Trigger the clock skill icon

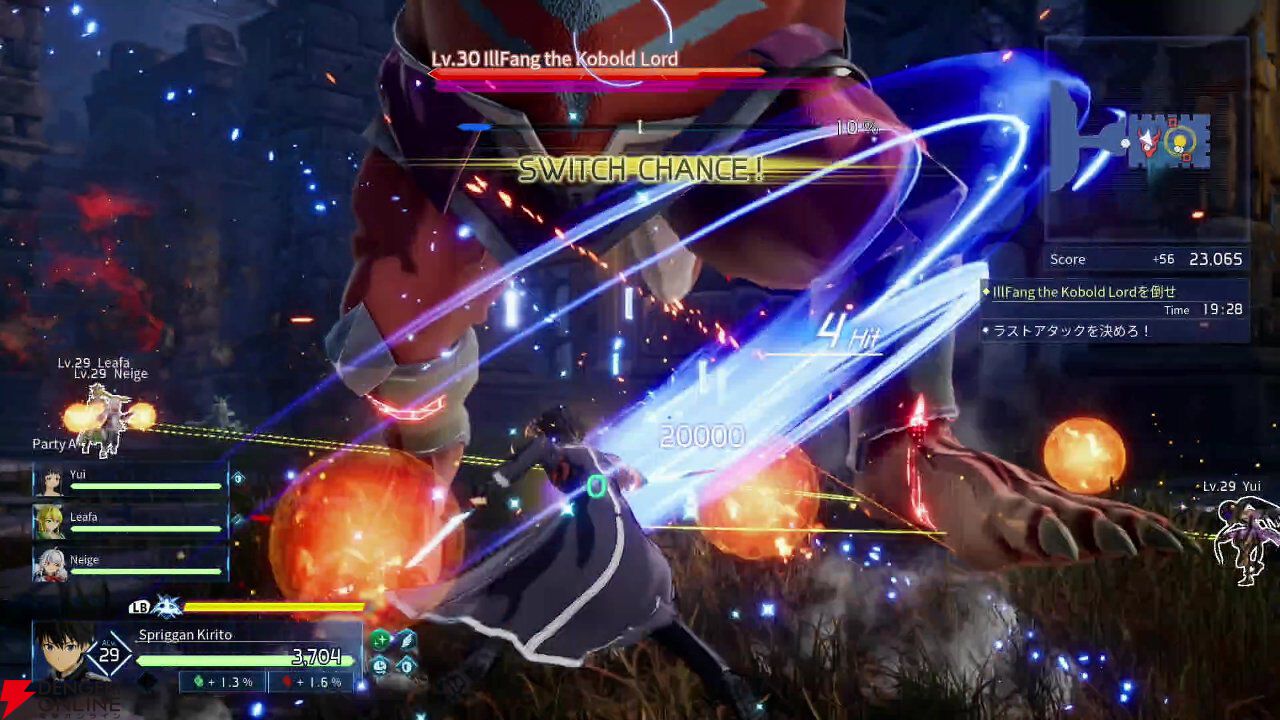pos(380,665)
